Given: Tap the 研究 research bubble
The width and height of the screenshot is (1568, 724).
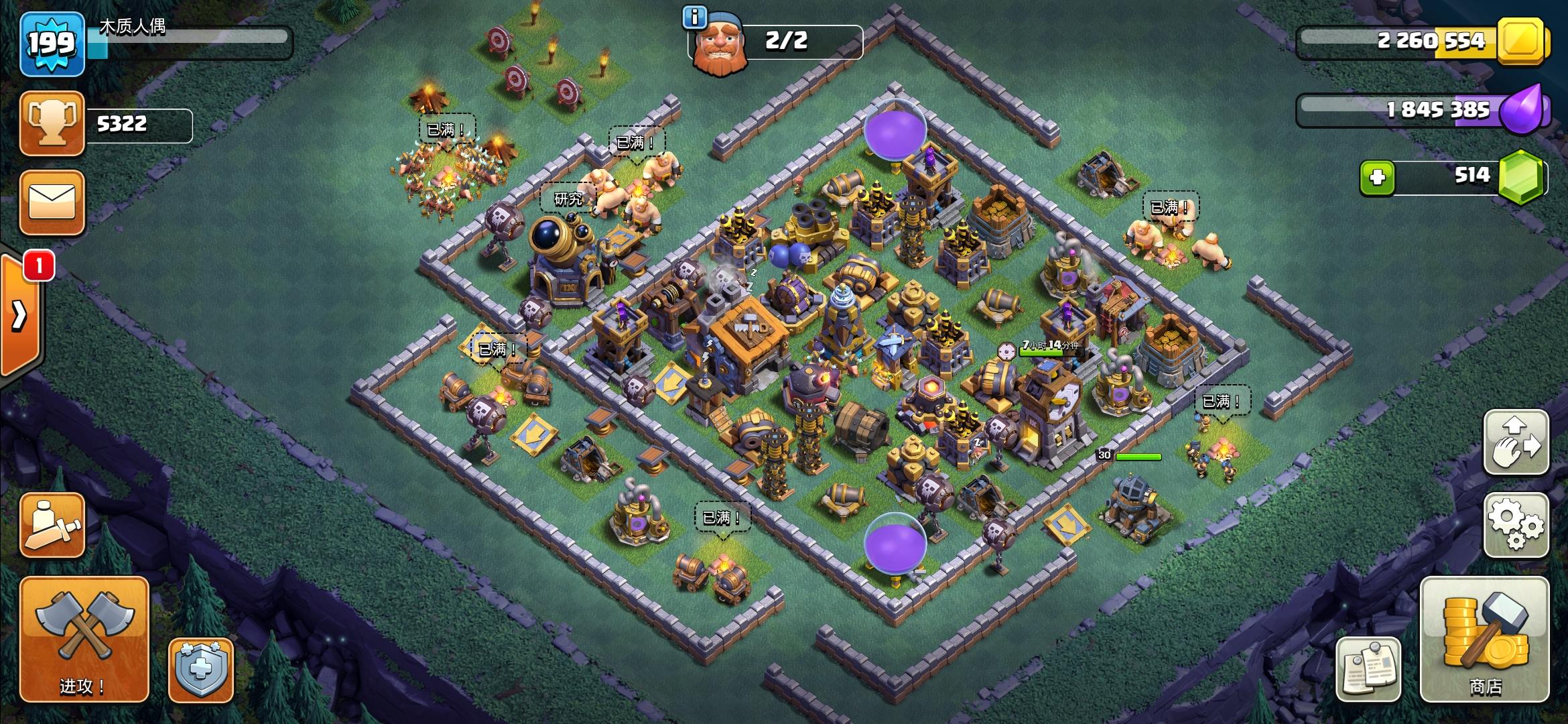Looking at the screenshot, I should 568,198.
